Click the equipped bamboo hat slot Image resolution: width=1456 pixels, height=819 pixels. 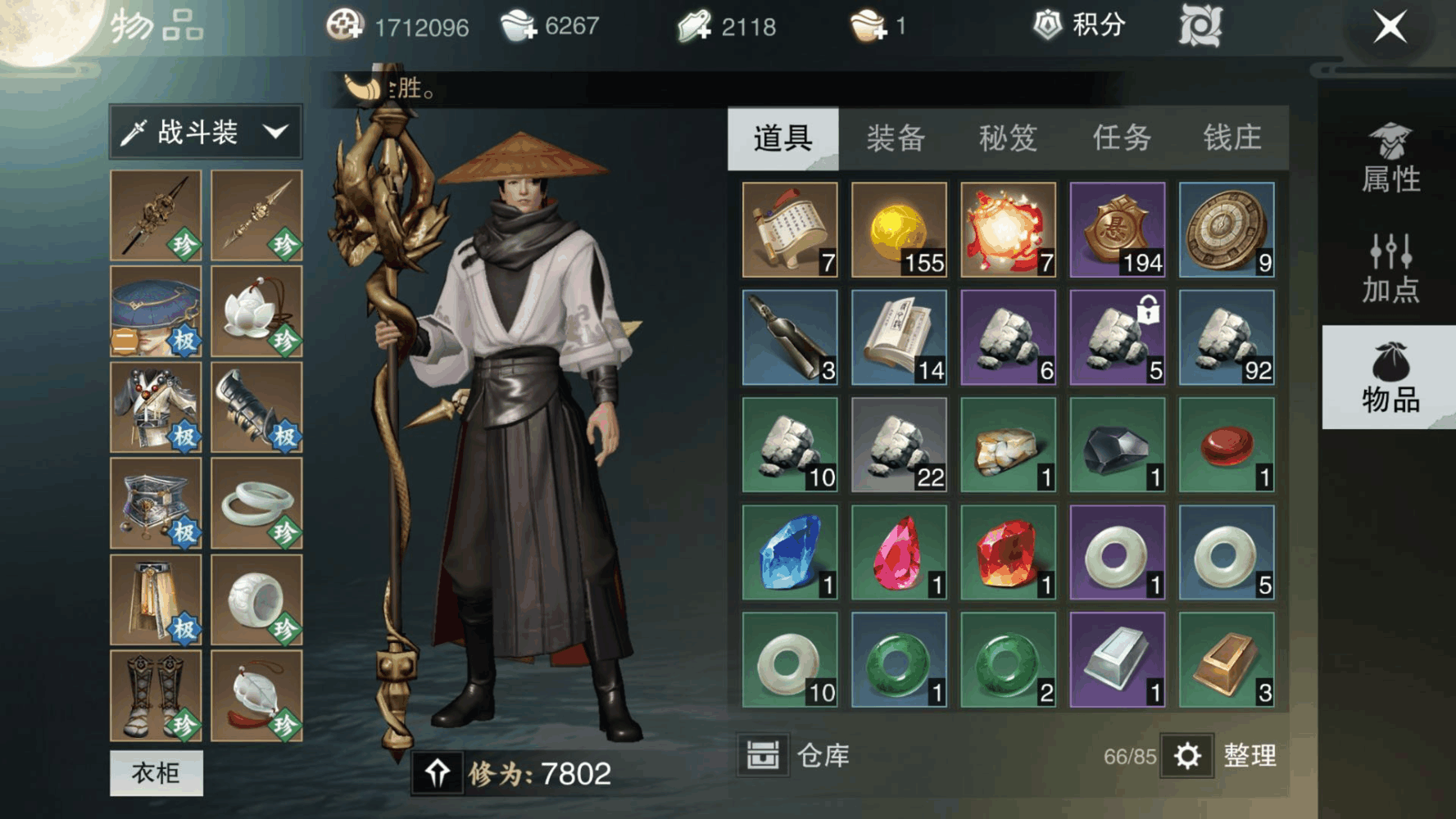(156, 311)
